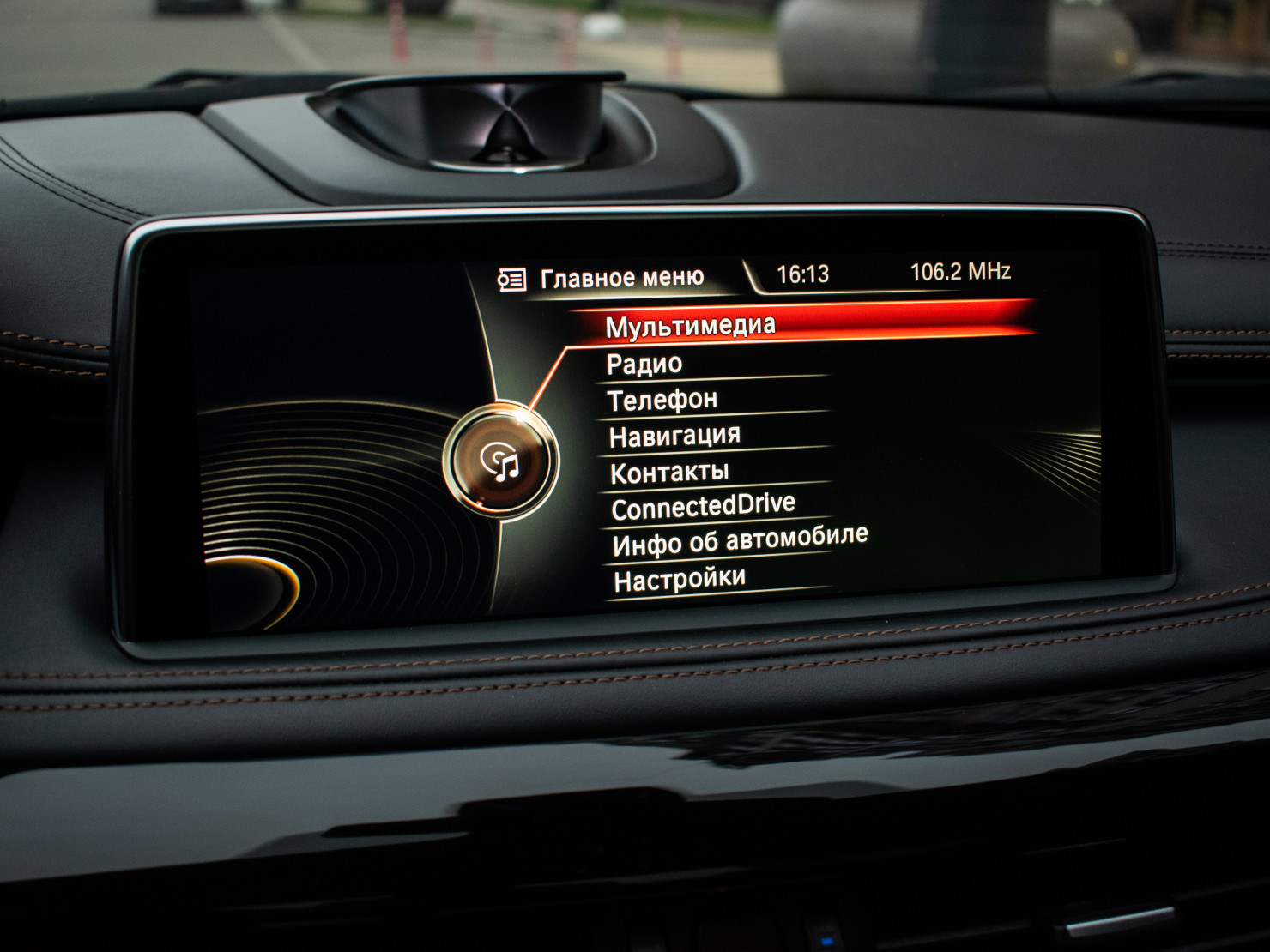The height and width of the screenshot is (952, 1270).
Task: Select Контакты in the menu list
Action: [x=669, y=472]
